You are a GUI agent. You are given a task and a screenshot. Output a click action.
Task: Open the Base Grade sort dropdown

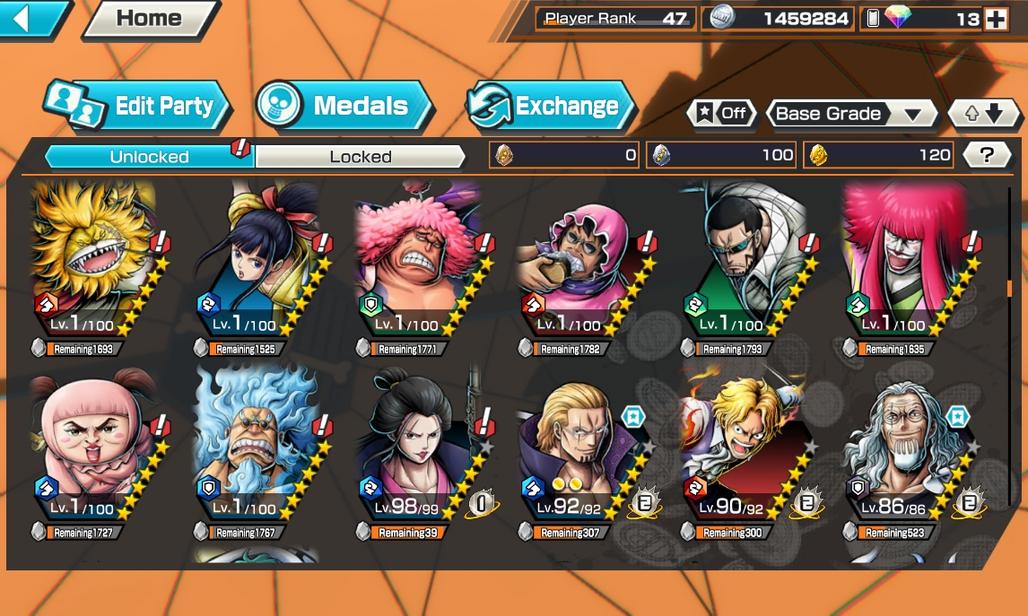[x=850, y=113]
